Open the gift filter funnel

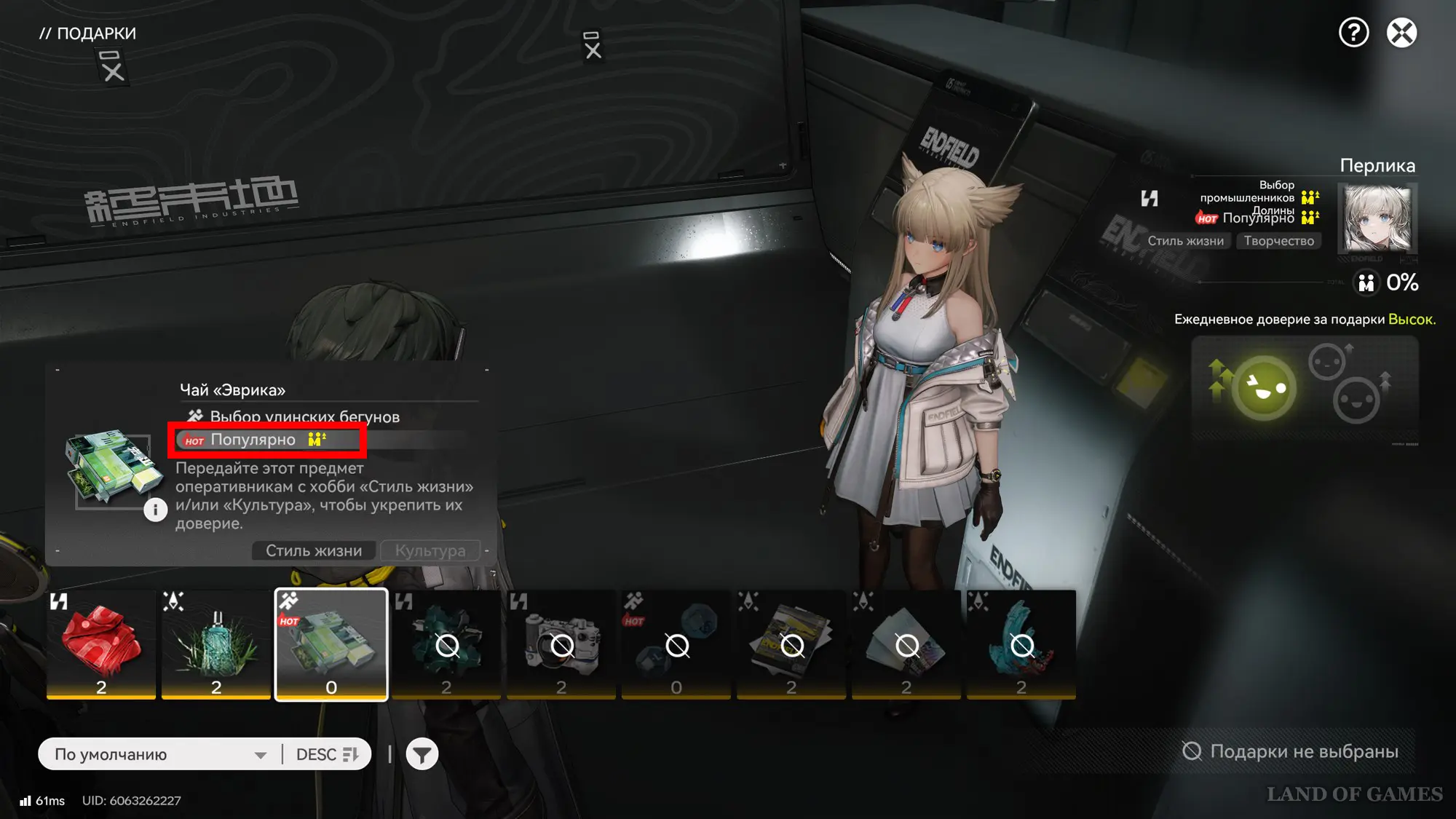(422, 754)
